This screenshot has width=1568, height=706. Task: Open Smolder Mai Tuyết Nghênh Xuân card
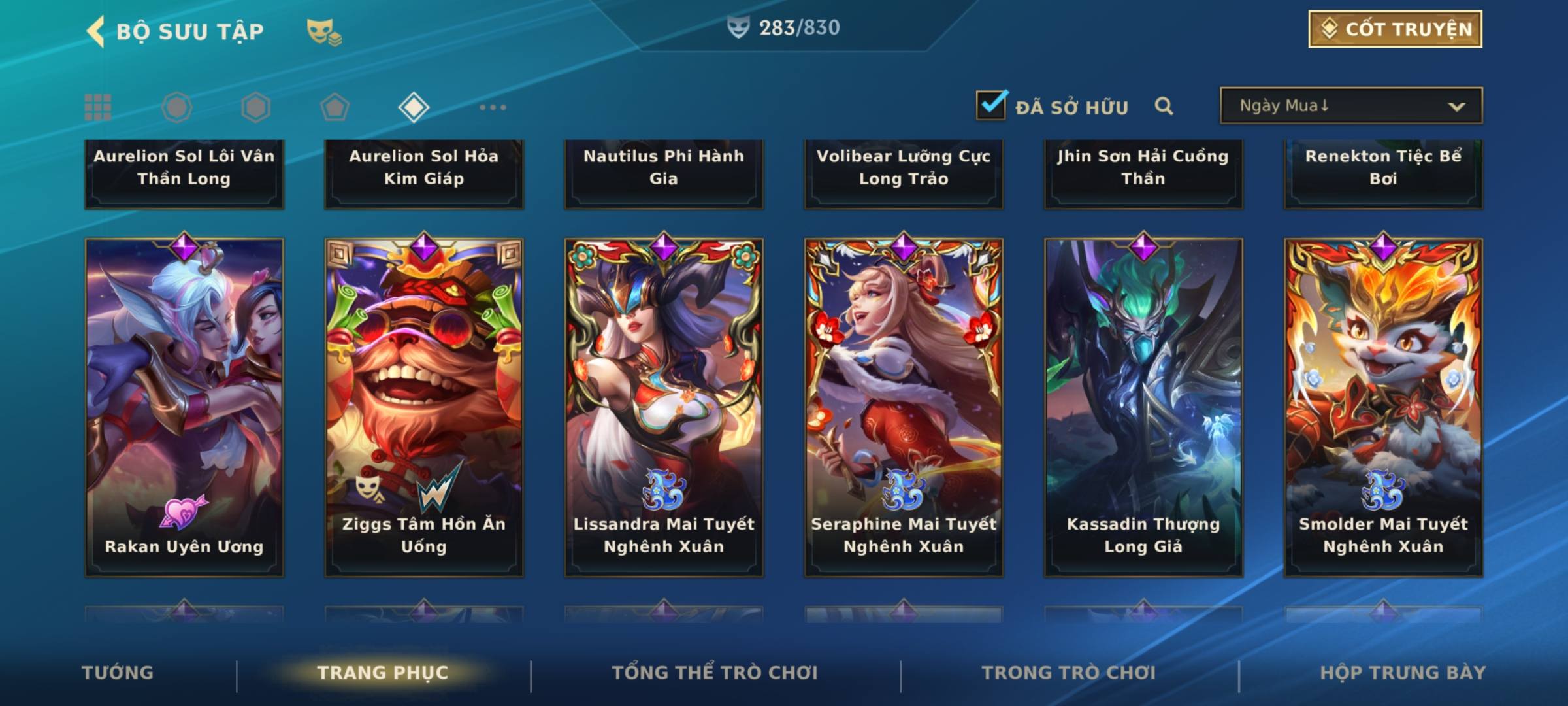(1383, 407)
